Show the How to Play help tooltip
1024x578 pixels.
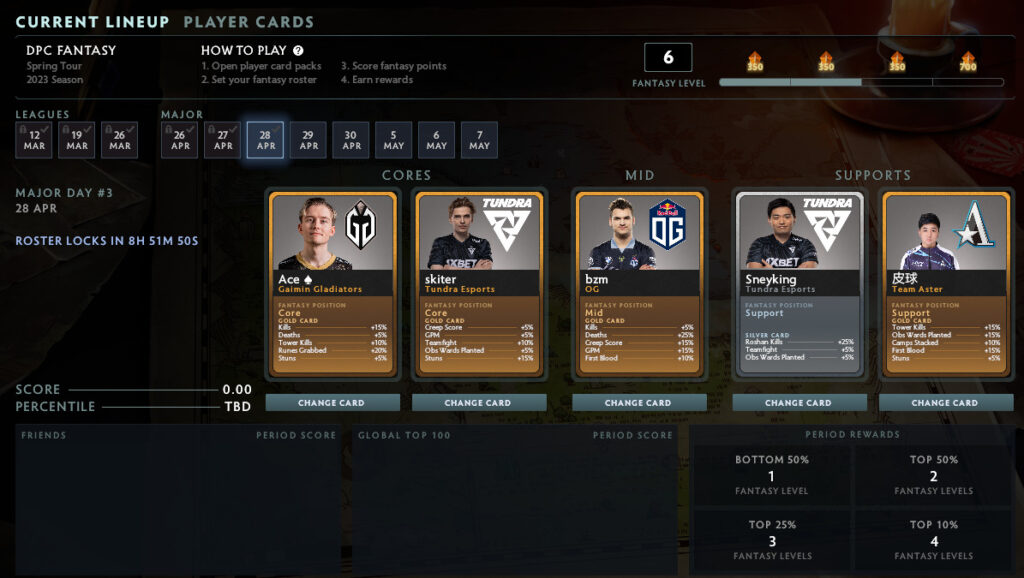(x=298, y=50)
